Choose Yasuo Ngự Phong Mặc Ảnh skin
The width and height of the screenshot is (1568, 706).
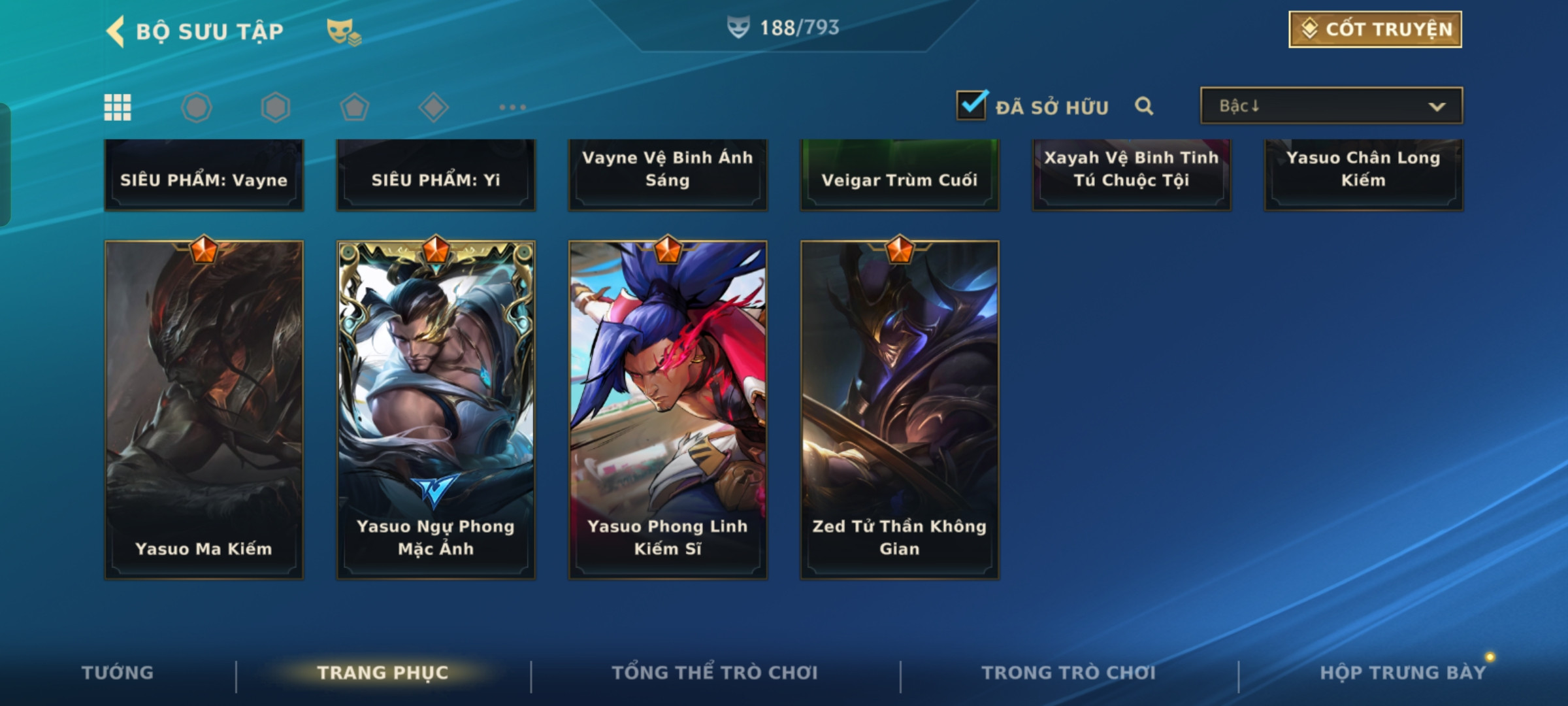point(436,409)
